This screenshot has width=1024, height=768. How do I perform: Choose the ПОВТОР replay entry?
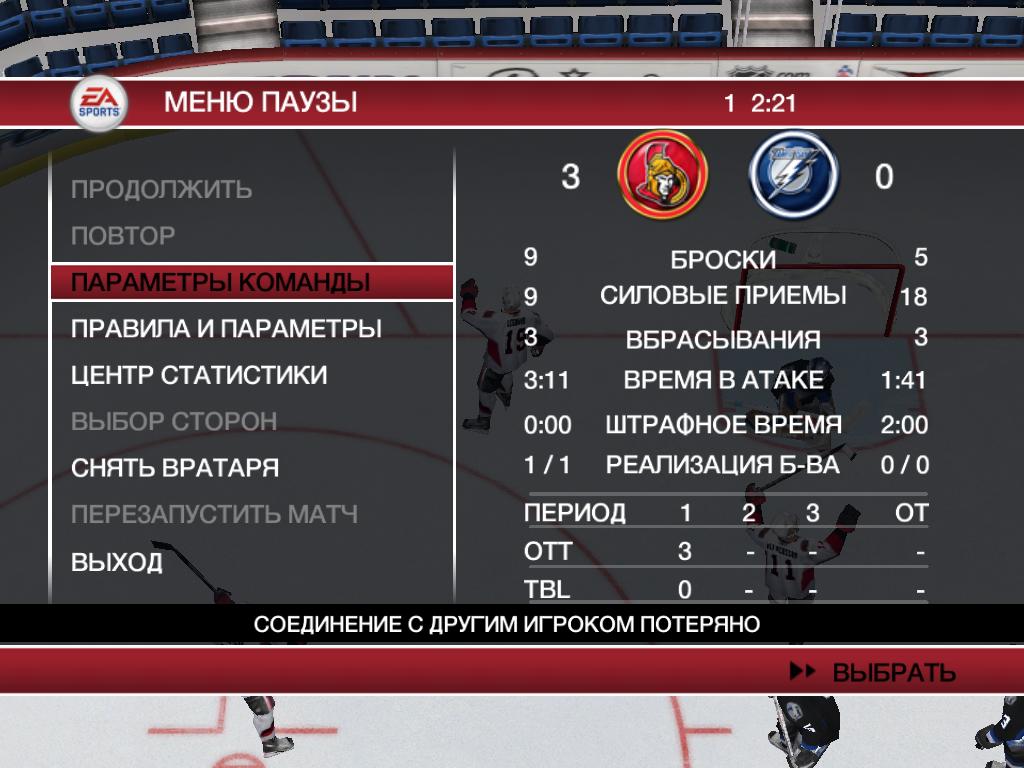pyautogui.click(x=123, y=236)
